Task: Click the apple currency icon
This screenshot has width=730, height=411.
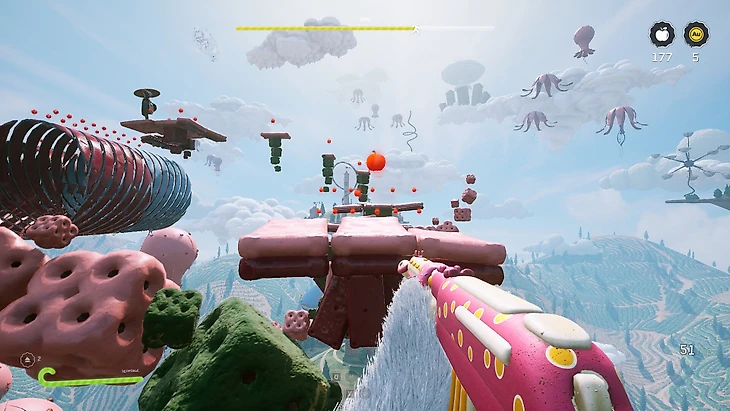Action: [661, 34]
